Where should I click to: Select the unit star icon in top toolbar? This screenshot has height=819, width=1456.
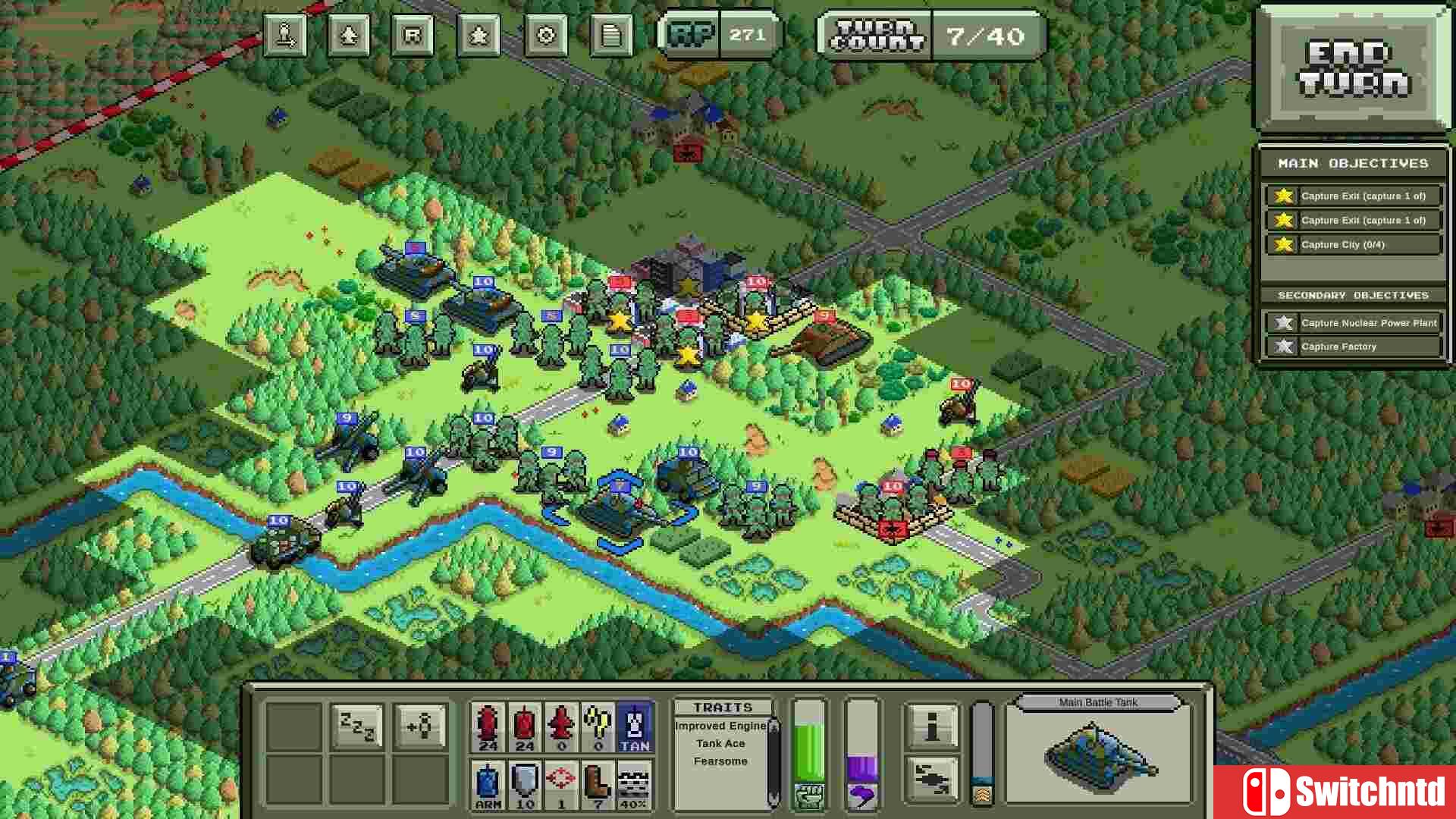(478, 34)
